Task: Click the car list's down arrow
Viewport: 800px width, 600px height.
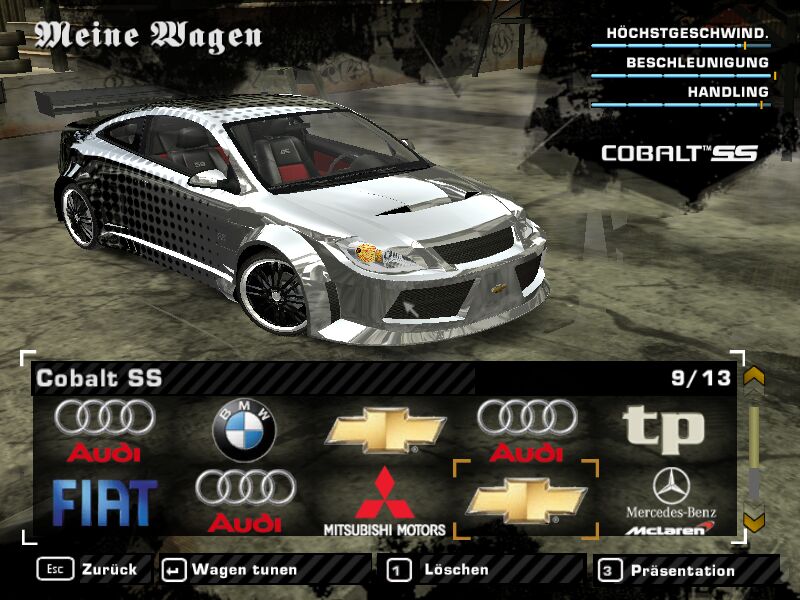Action: [754, 522]
